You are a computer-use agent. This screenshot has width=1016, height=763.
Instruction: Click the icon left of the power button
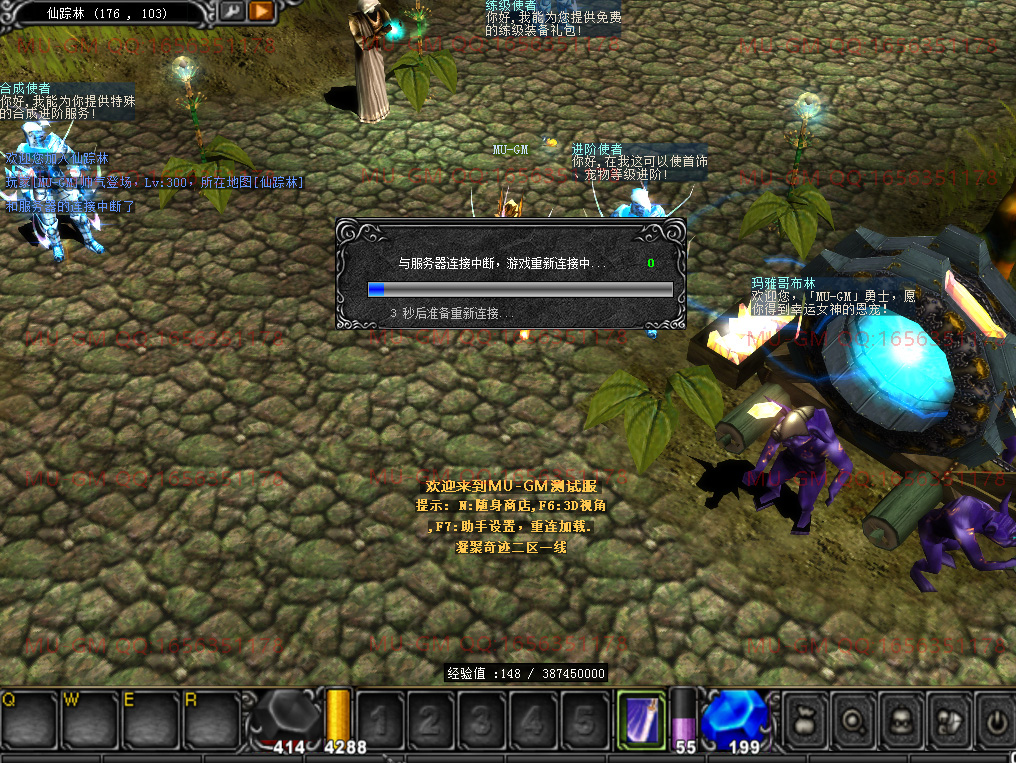(950, 718)
